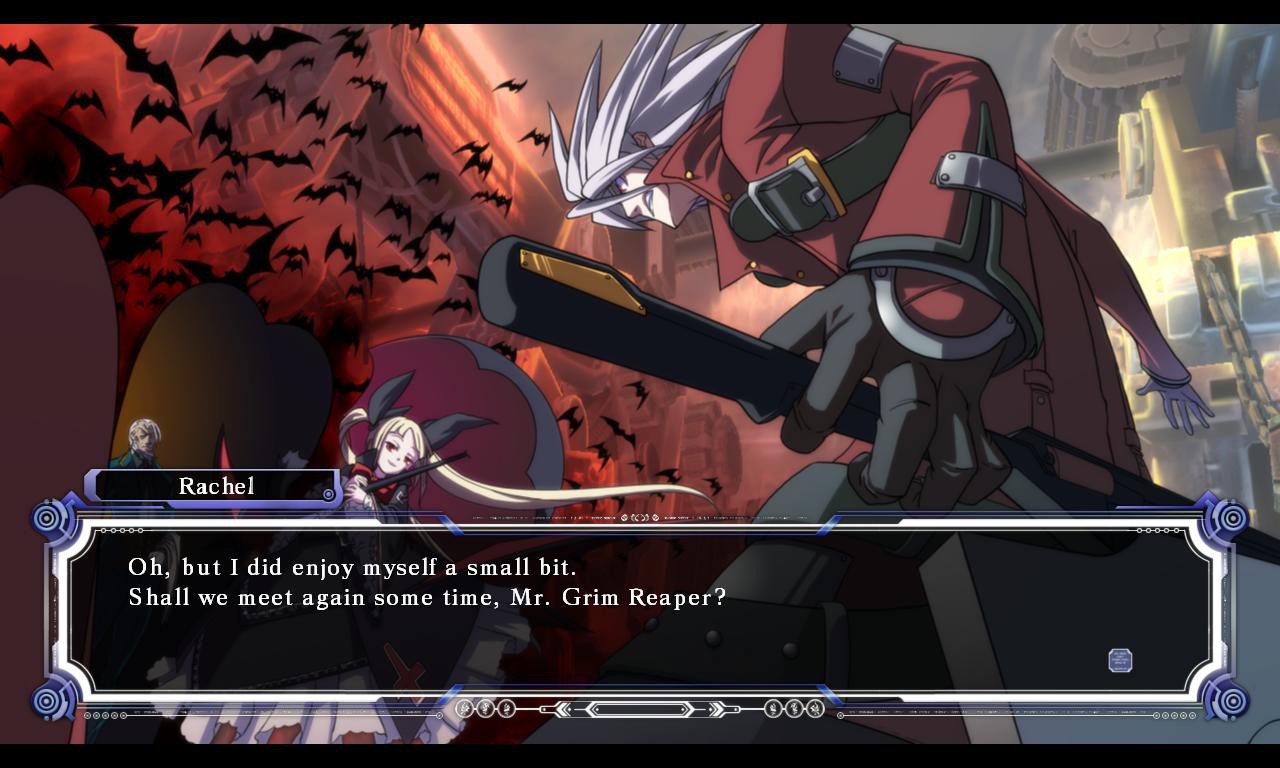Select the leftmost circular emblem on bottom border
The image size is (1280, 768).
[x=463, y=710]
